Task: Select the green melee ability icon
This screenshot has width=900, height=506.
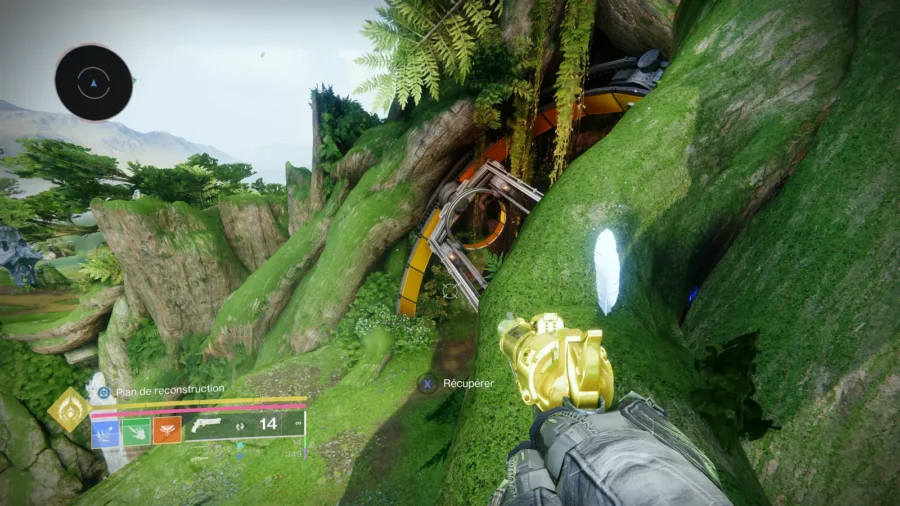Action: pos(136,431)
